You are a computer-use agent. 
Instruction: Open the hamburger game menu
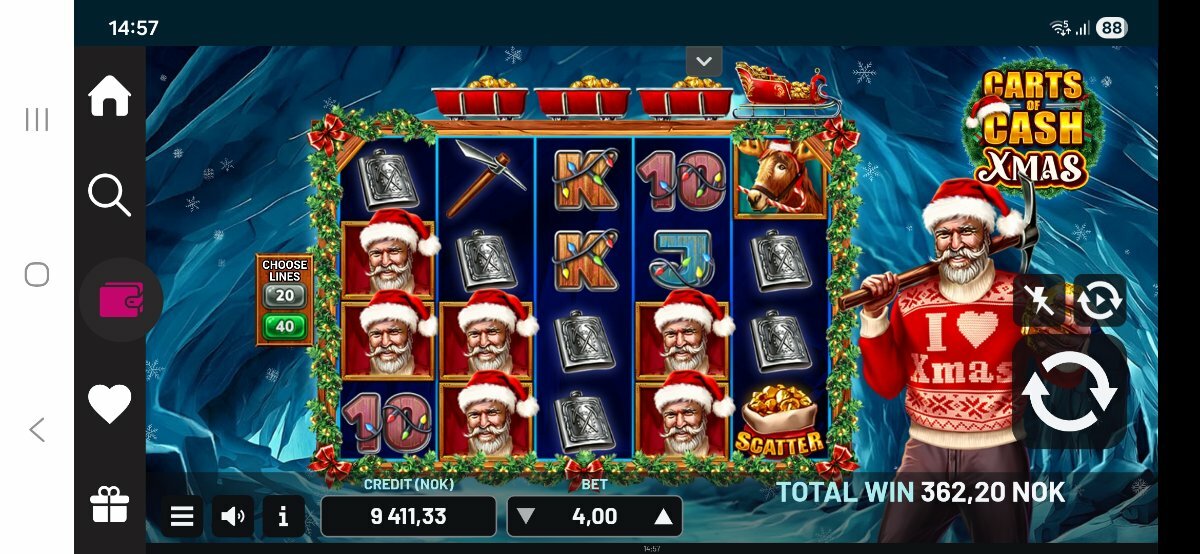182,517
